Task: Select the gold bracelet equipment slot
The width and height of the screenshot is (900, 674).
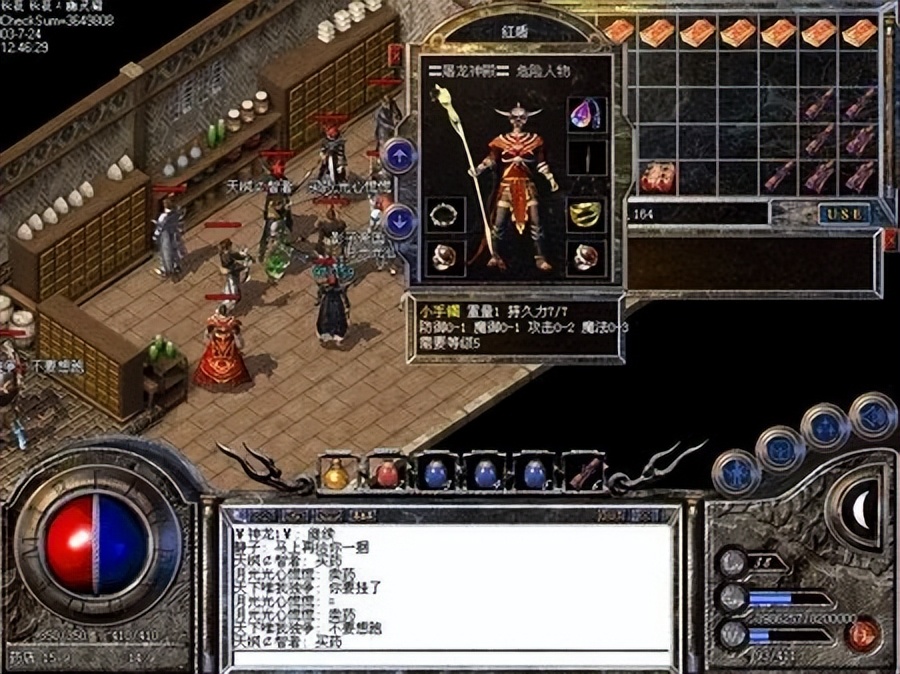Action: coord(583,213)
